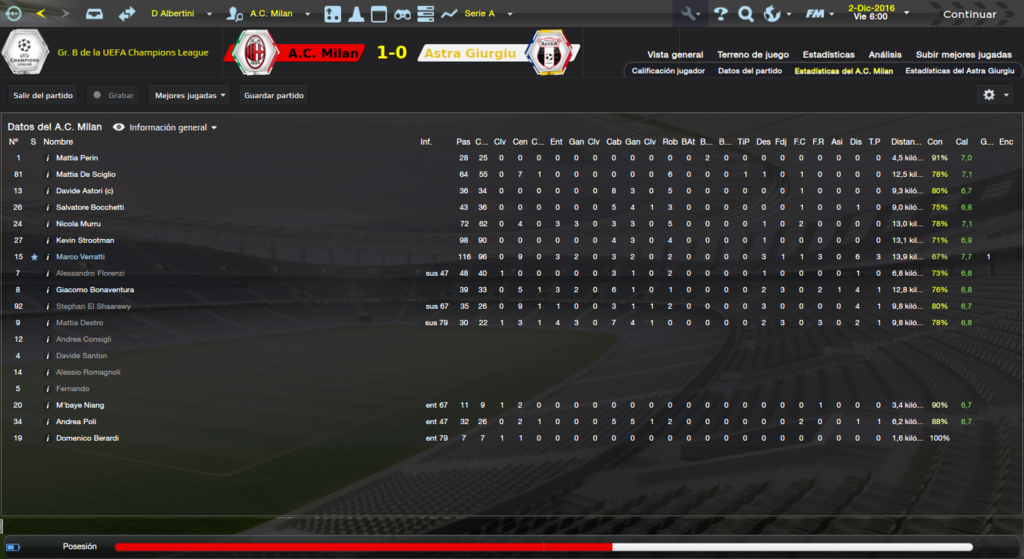
Task: Open the Calificación jugador subtab
Action: tap(668, 71)
